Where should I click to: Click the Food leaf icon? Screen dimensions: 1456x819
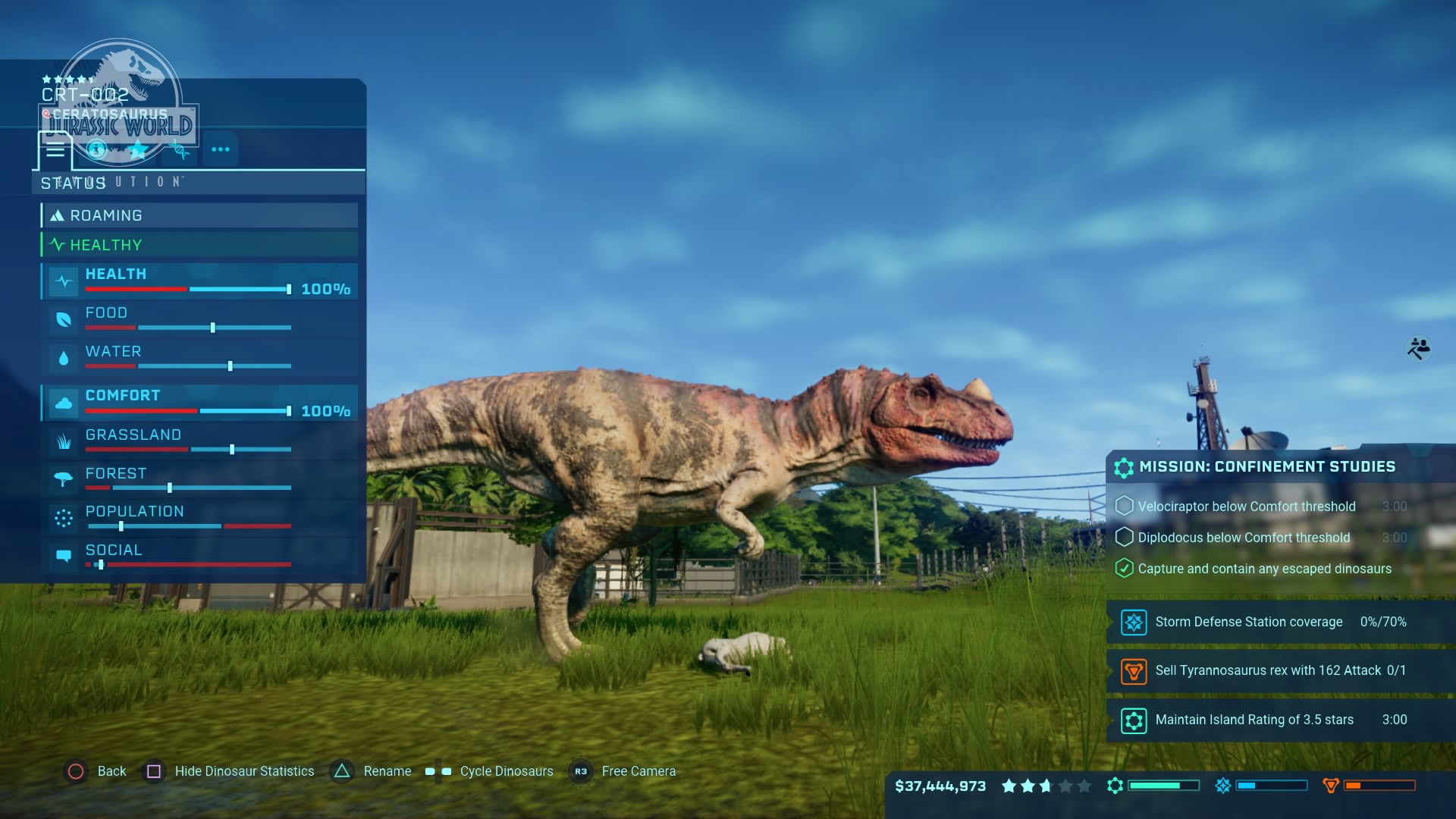(x=64, y=320)
